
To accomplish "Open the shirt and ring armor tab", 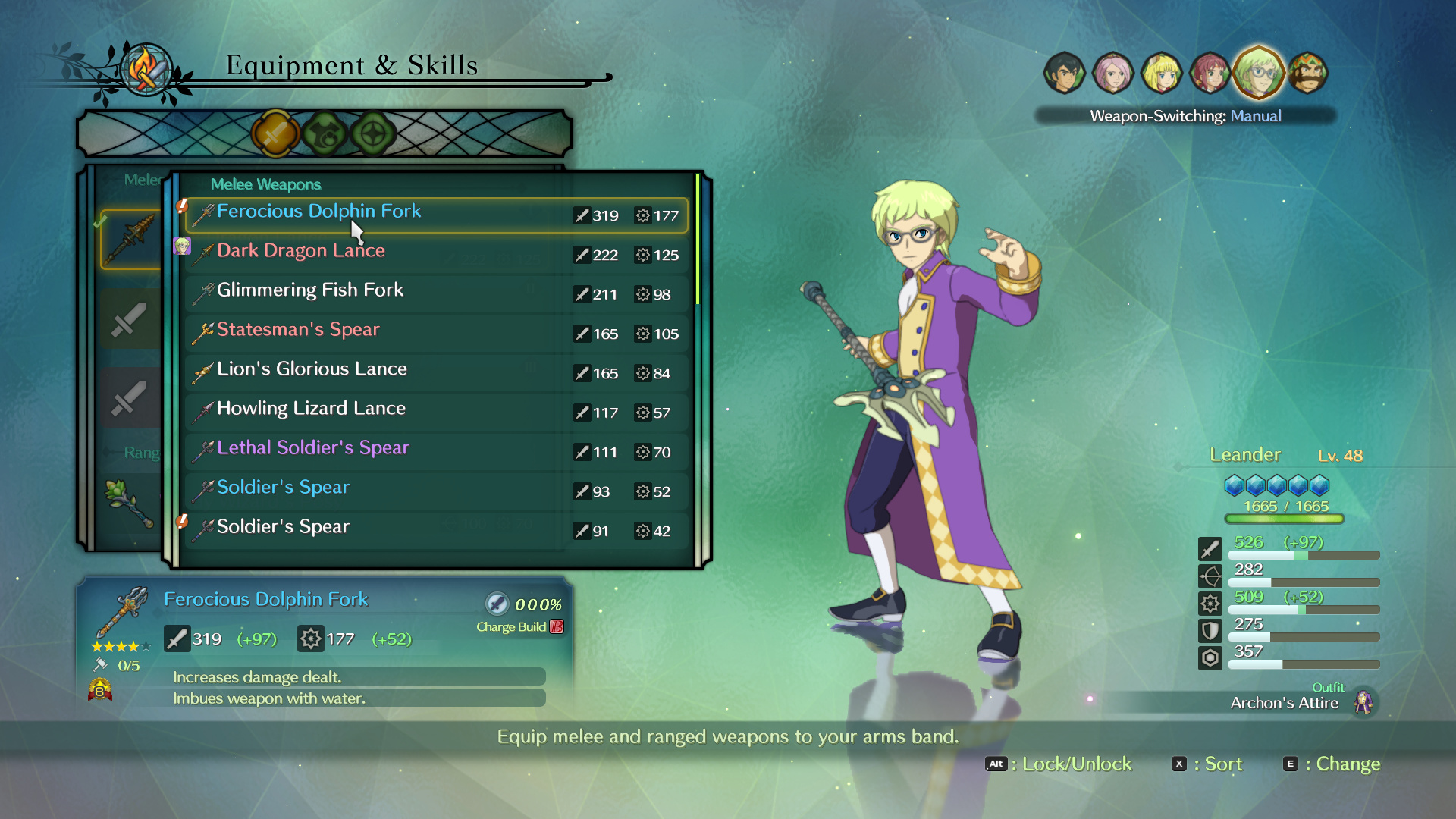I will pyautogui.click(x=325, y=134).
